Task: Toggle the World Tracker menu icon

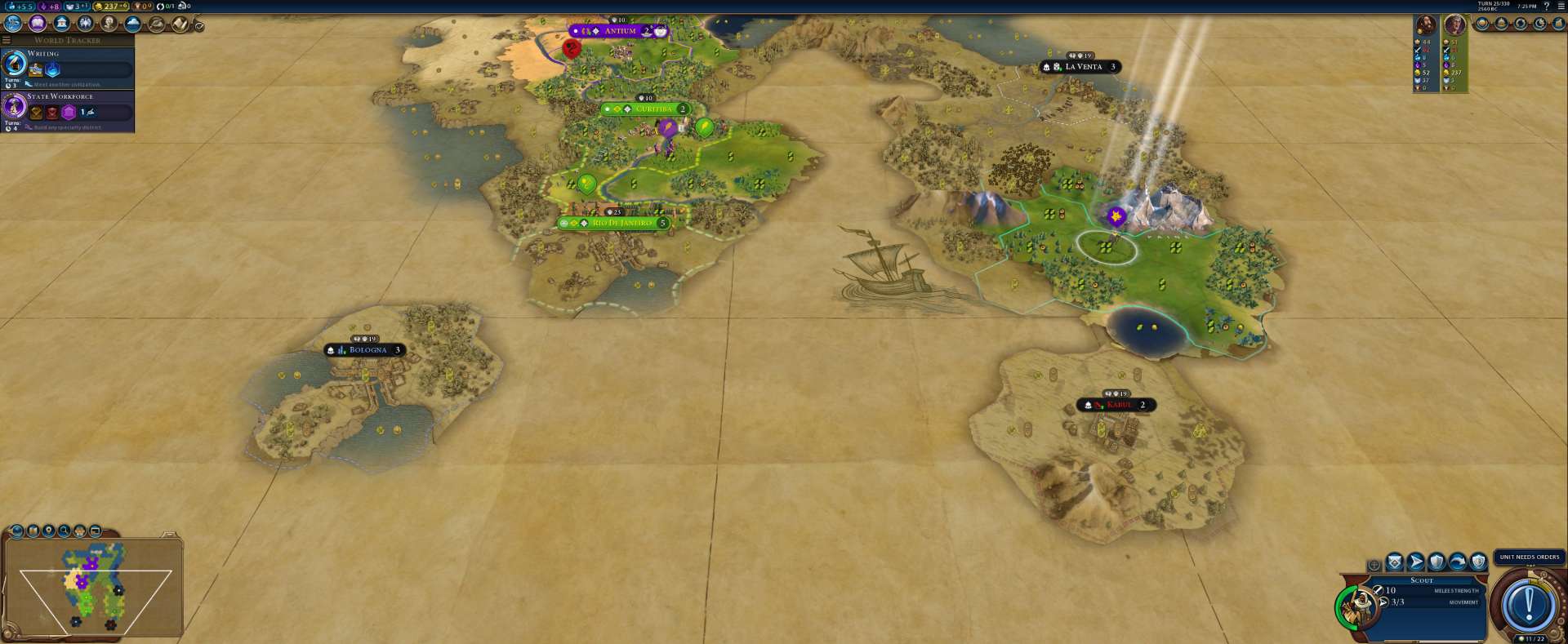Action: 7,40
